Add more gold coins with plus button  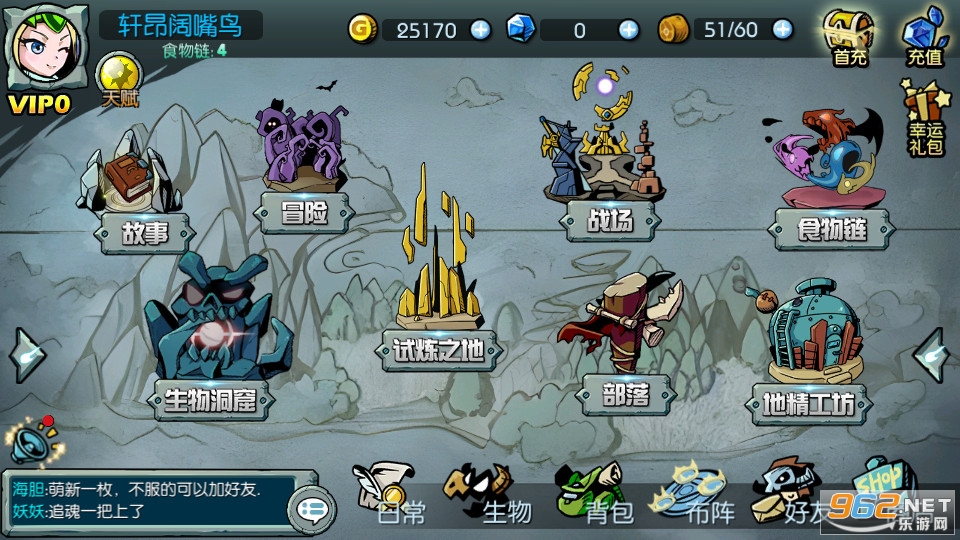481,30
